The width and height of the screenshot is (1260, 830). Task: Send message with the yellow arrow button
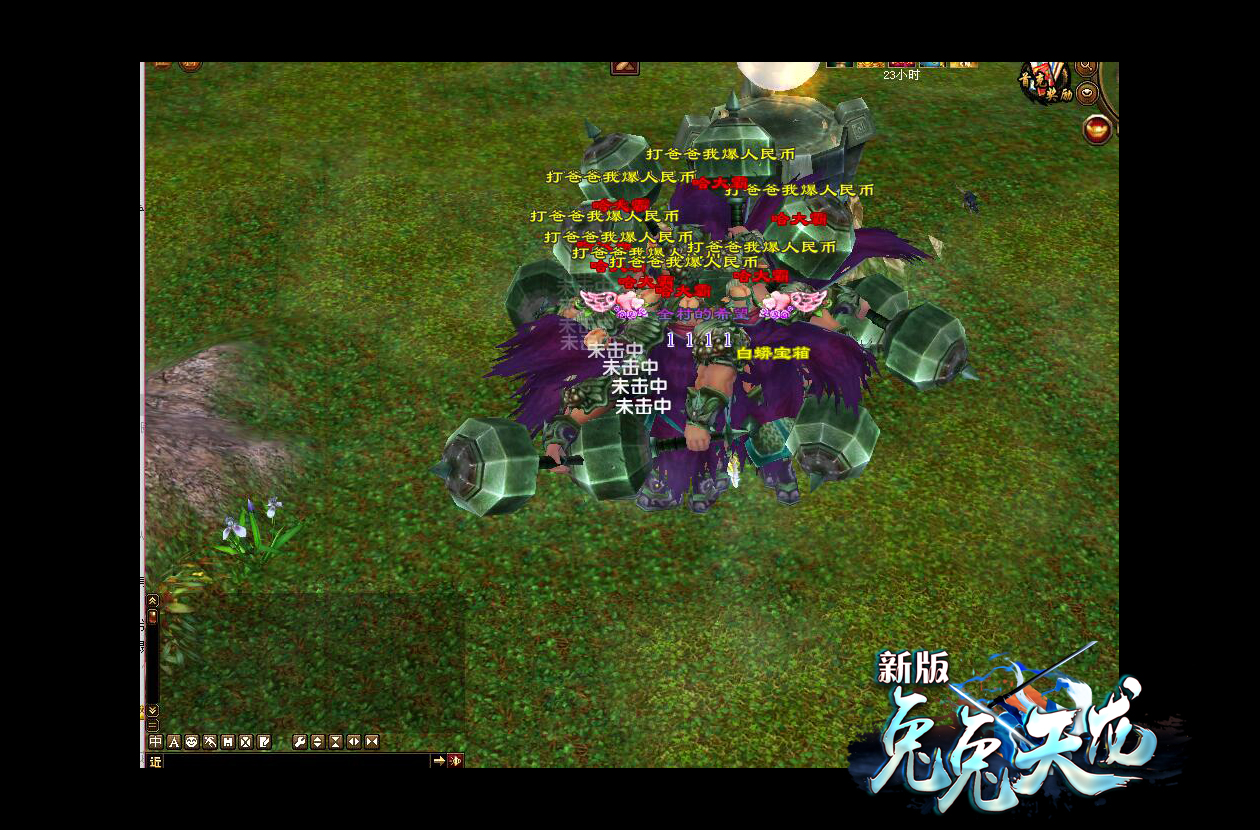tap(438, 761)
